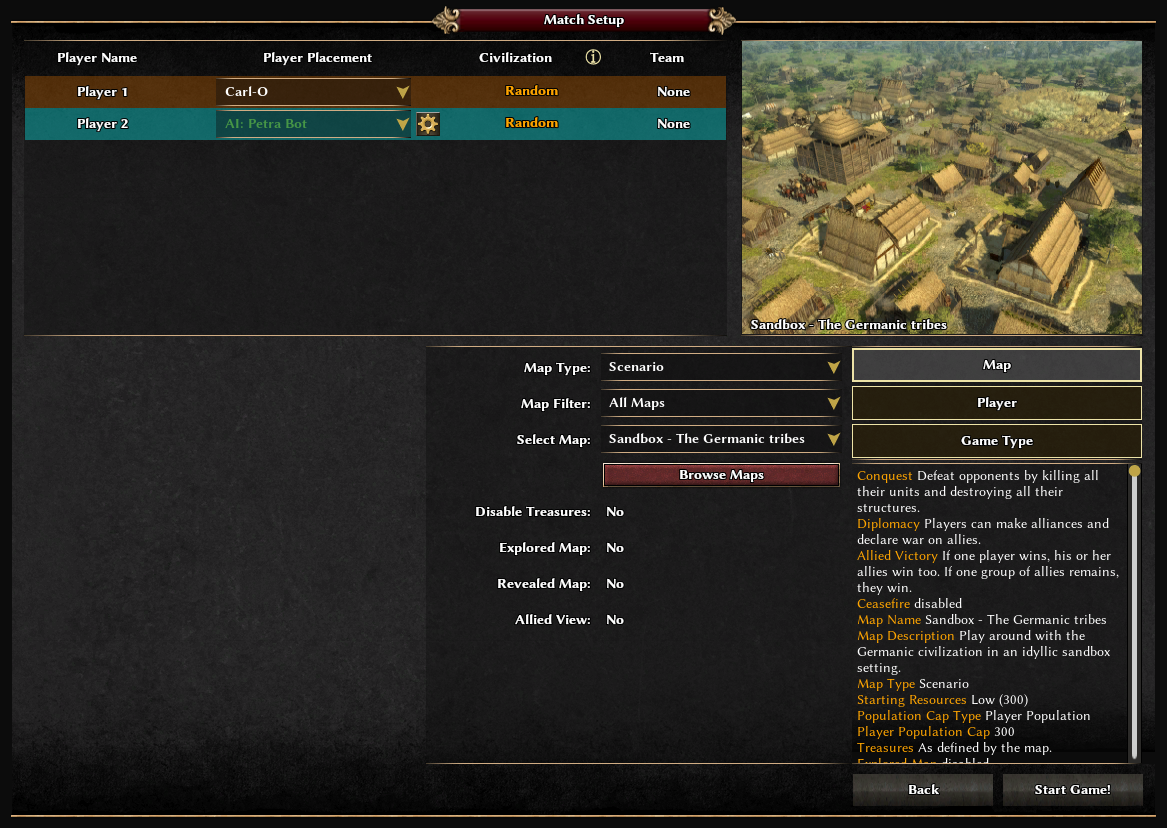Open Player 1 placement dropdown showing Carl-O
Viewport: 1167px width, 828px height.
(x=313, y=92)
